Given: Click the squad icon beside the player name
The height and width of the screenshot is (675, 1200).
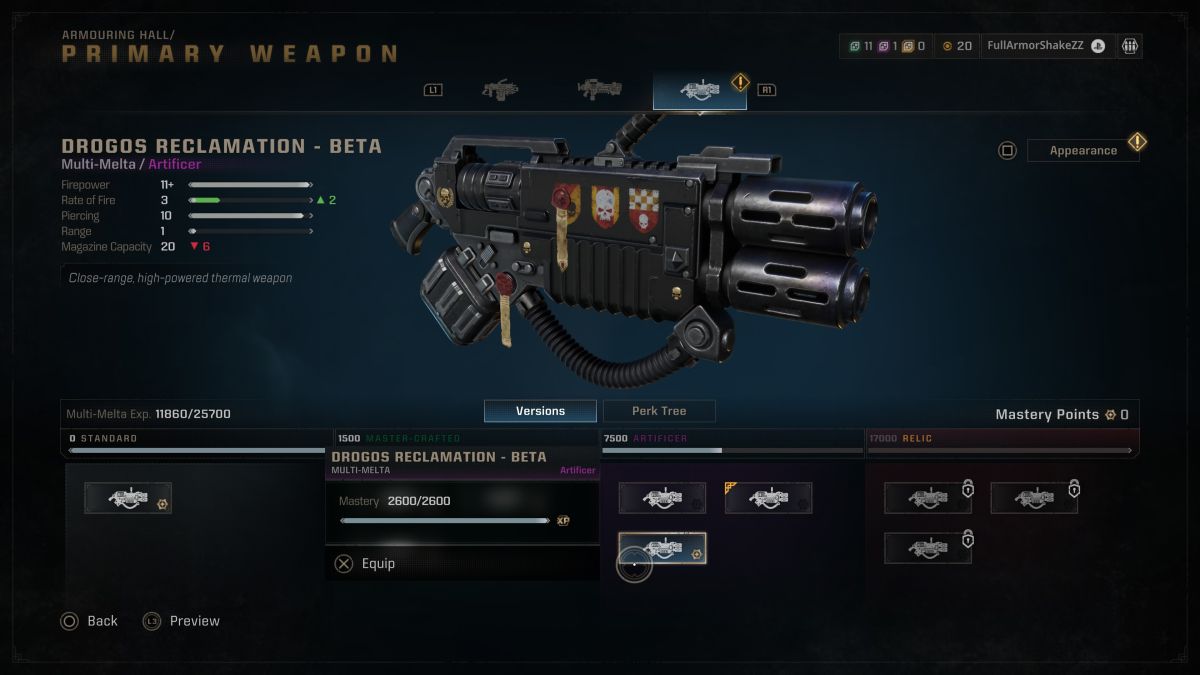Looking at the screenshot, I should pyautogui.click(x=1130, y=46).
